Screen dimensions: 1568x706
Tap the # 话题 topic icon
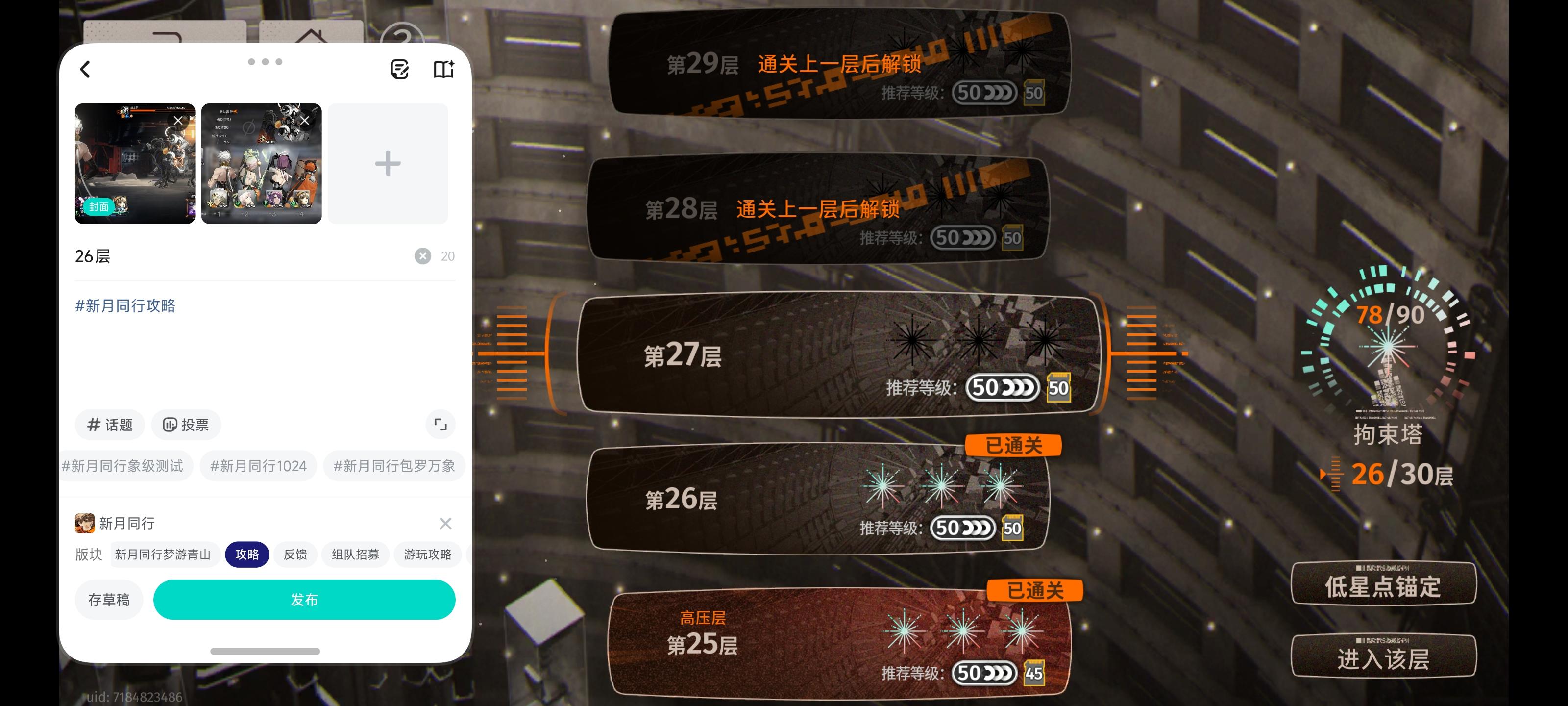[x=110, y=425]
